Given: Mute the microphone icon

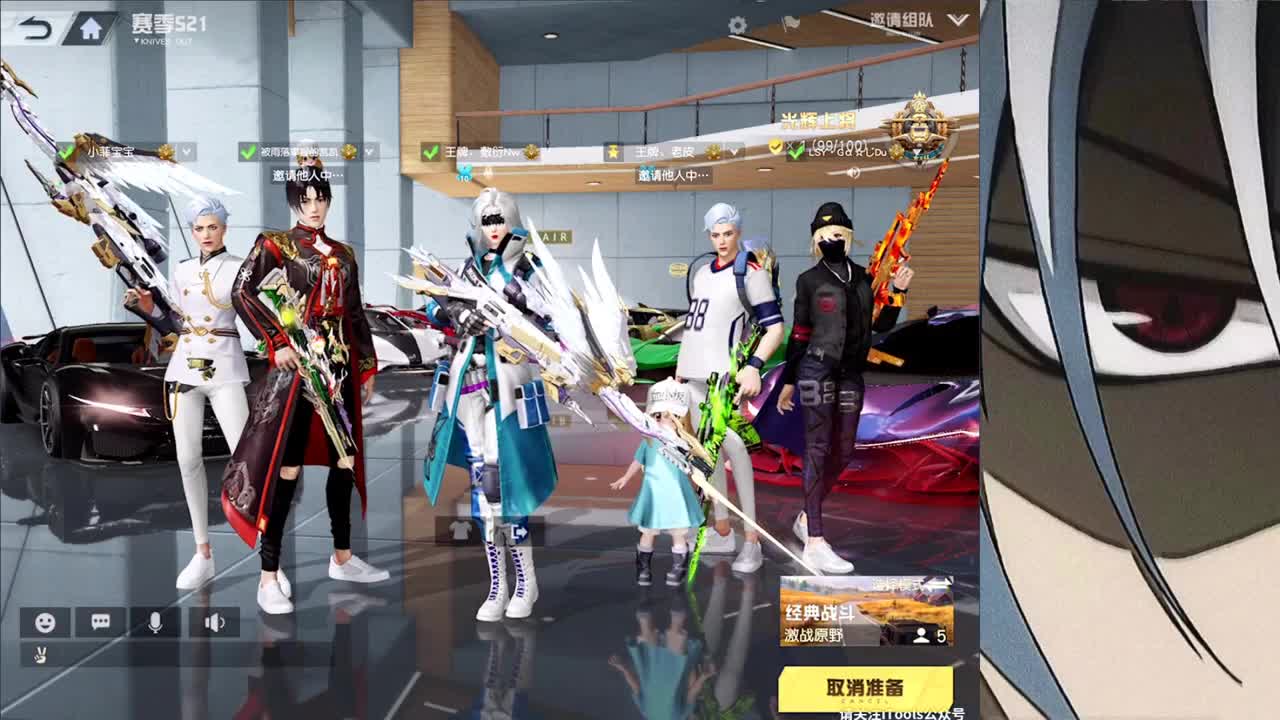Looking at the screenshot, I should pos(156,622).
